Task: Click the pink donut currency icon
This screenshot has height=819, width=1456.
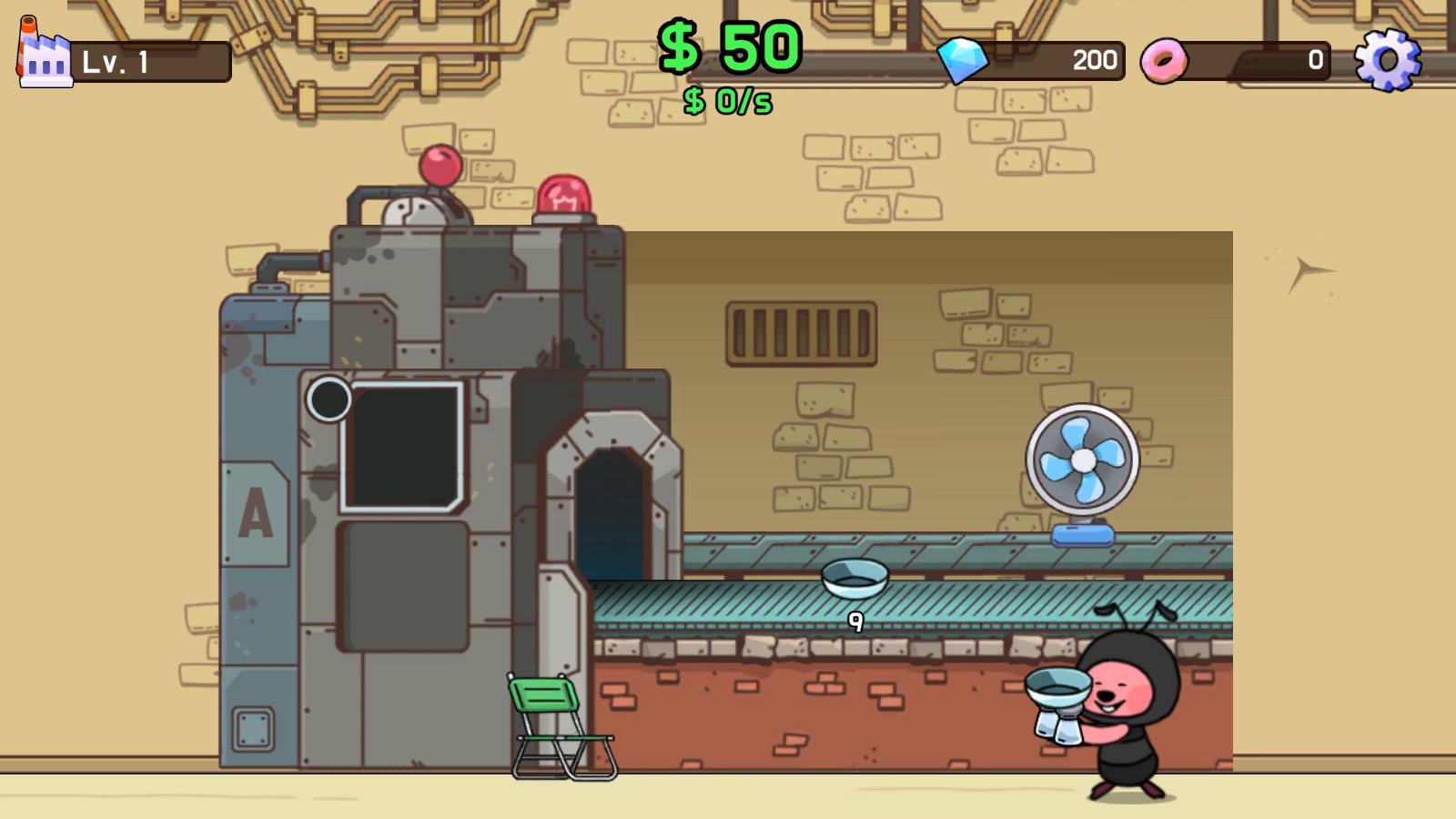Action: 1166,59
